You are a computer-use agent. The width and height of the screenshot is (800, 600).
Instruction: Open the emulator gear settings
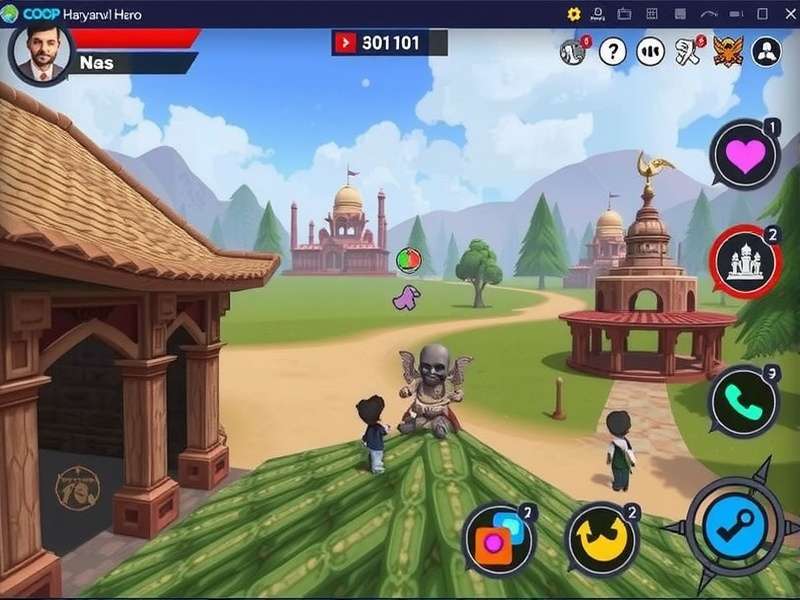(x=574, y=13)
